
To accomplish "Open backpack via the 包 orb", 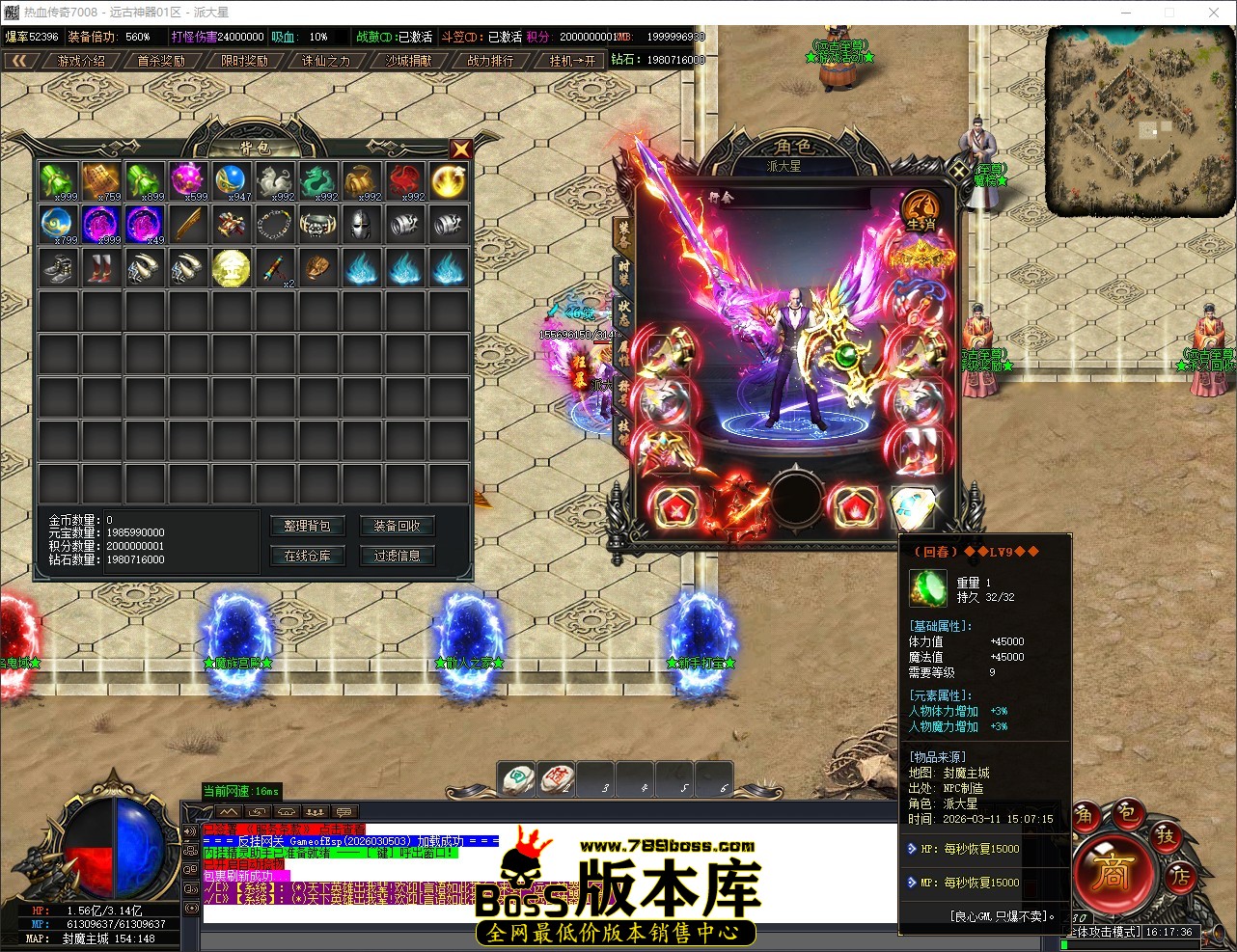I will pyautogui.click(x=1128, y=815).
